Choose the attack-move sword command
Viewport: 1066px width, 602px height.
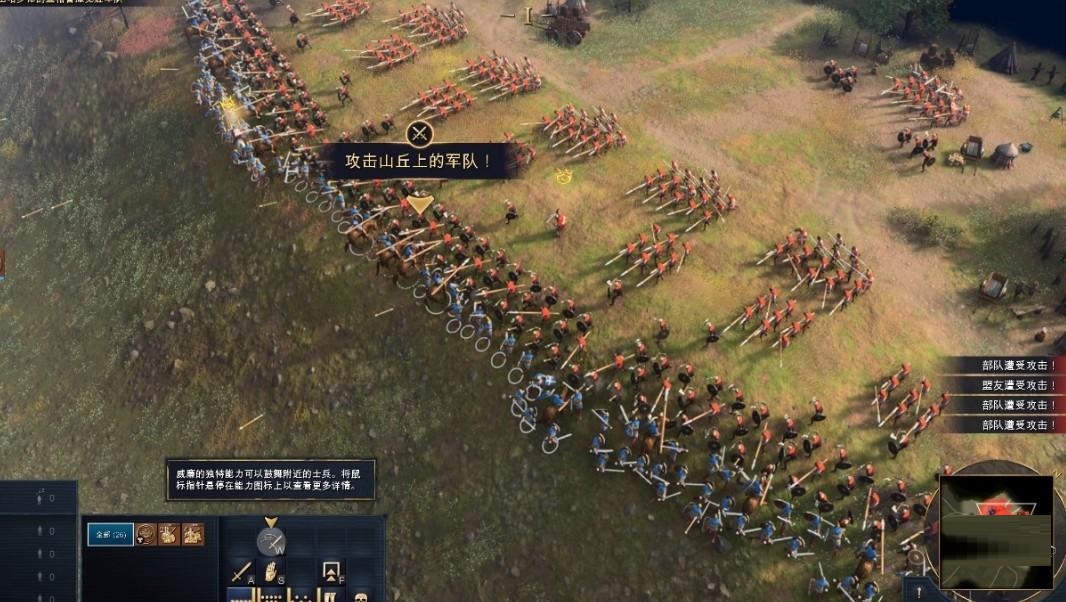pyautogui.click(x=241, y=574)
